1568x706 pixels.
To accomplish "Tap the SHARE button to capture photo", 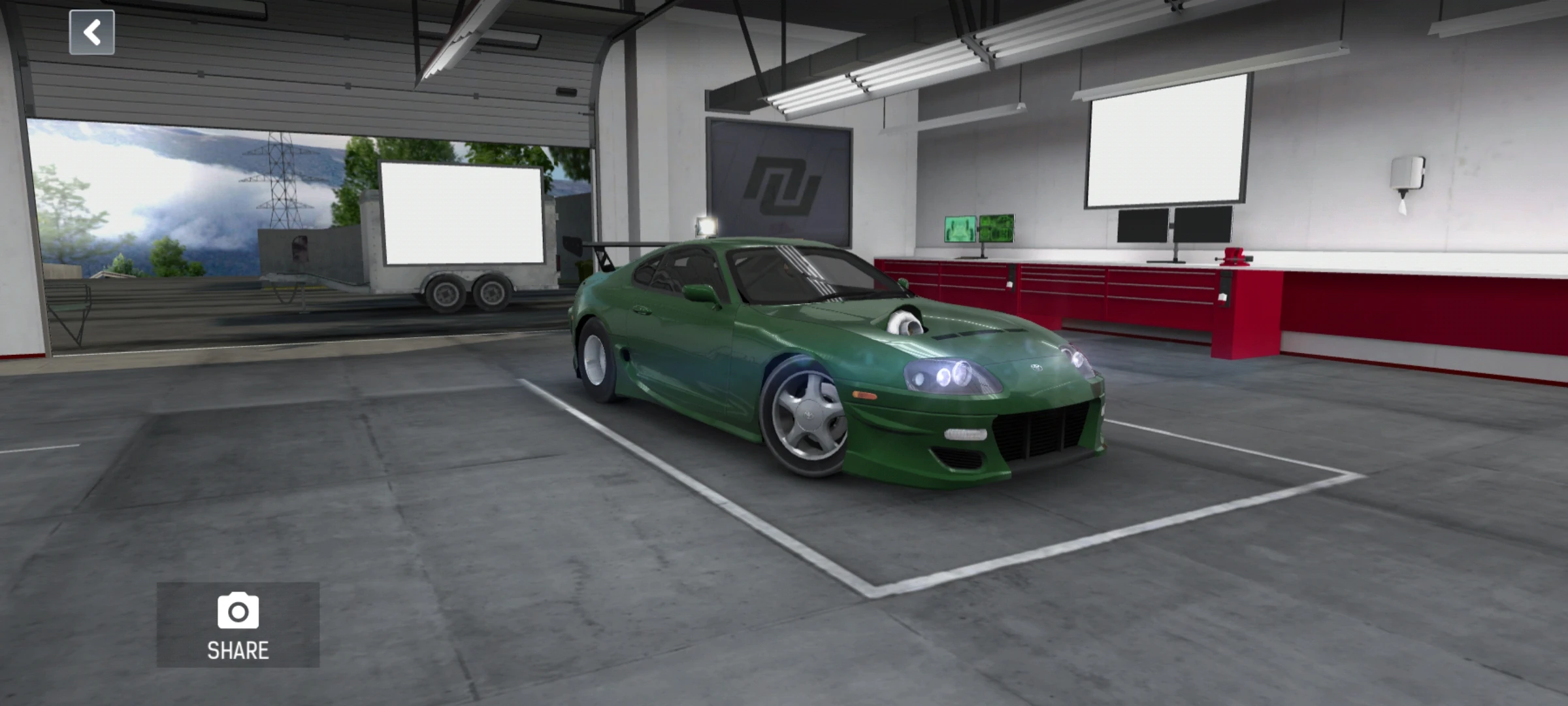I will [x=238, y=650].
